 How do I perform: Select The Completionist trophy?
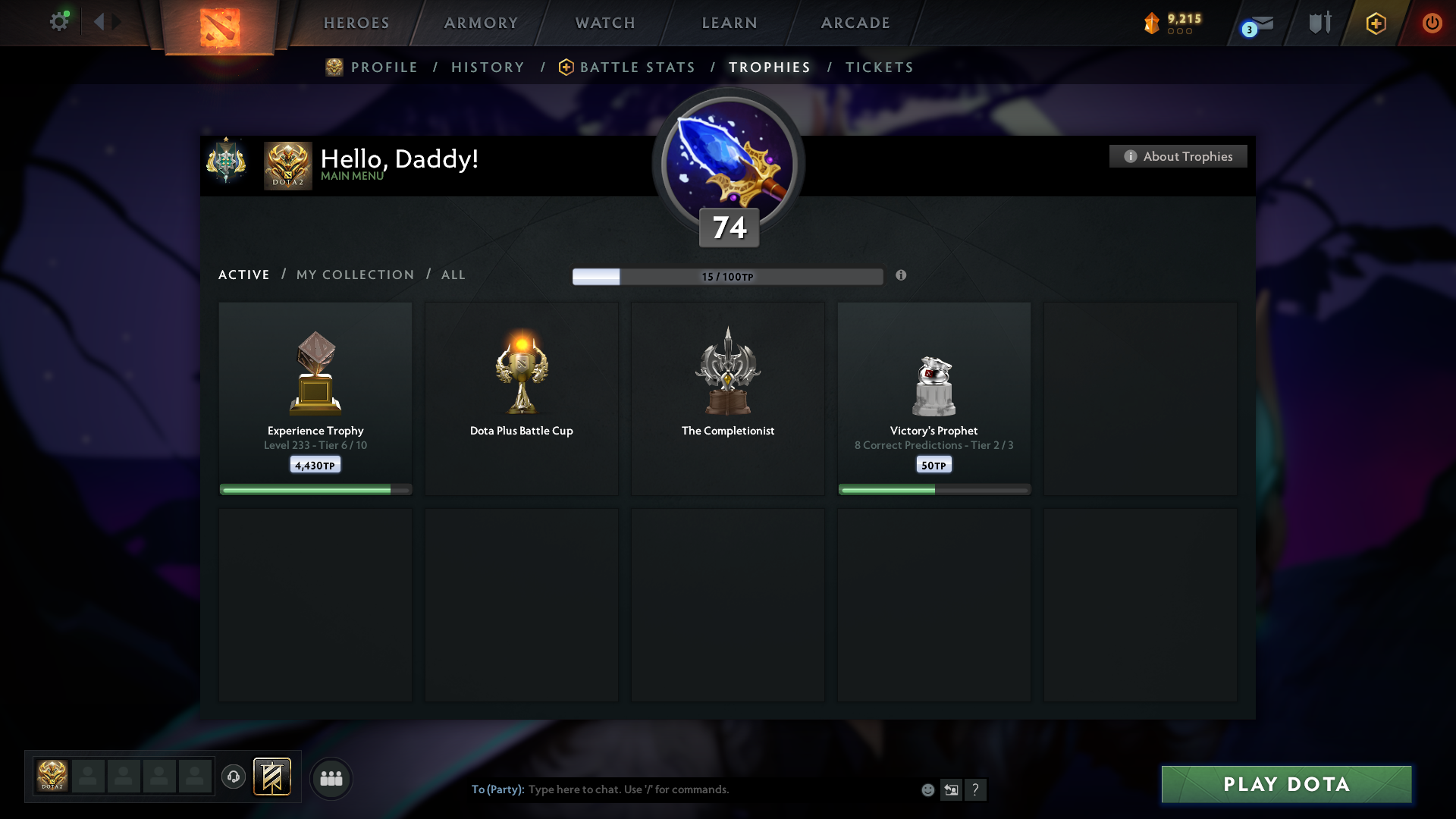(728, 398)
